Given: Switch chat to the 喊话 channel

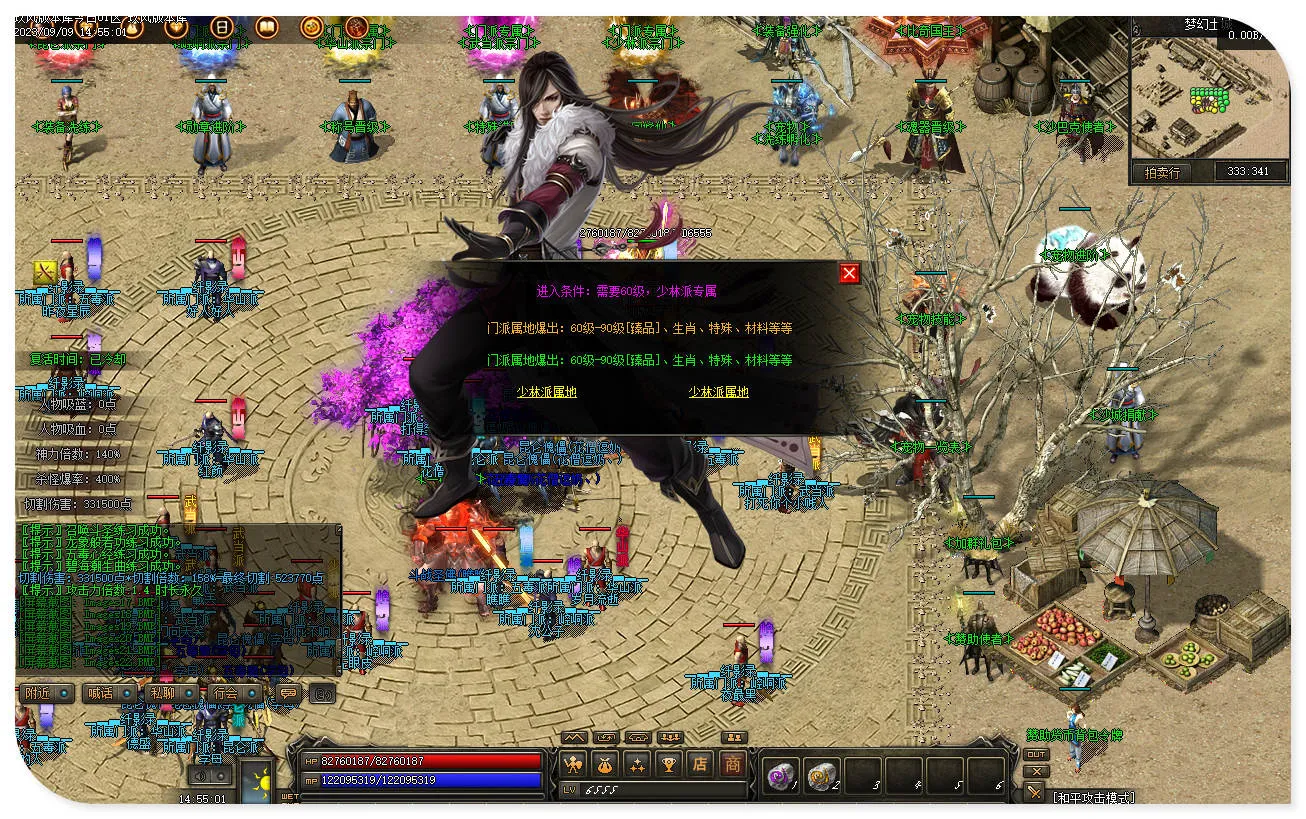Looking at the screenshot, I should click(x=108, y=693).
